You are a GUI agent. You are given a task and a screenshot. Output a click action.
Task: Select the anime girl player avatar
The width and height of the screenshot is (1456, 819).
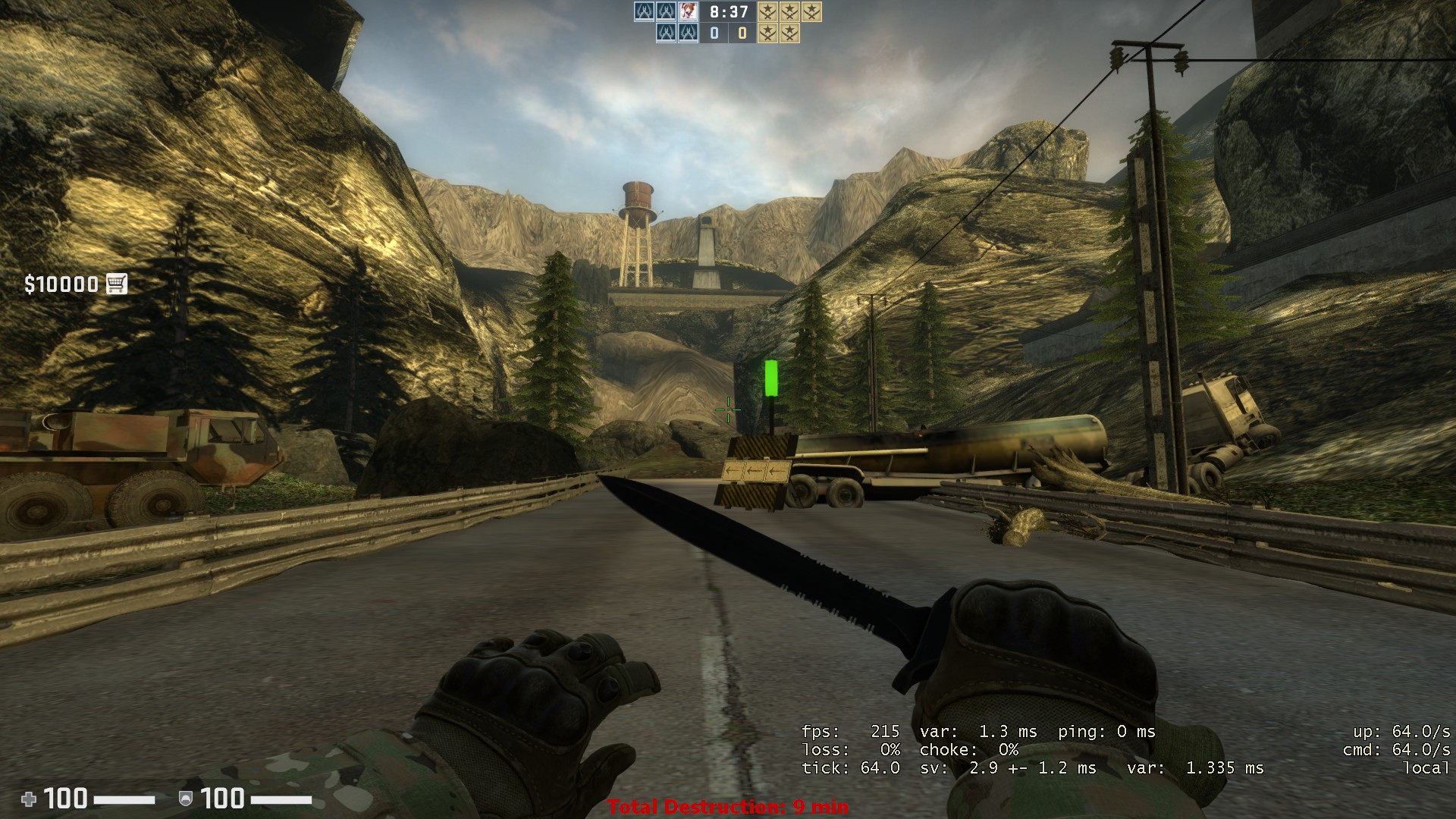coord(688,11)
